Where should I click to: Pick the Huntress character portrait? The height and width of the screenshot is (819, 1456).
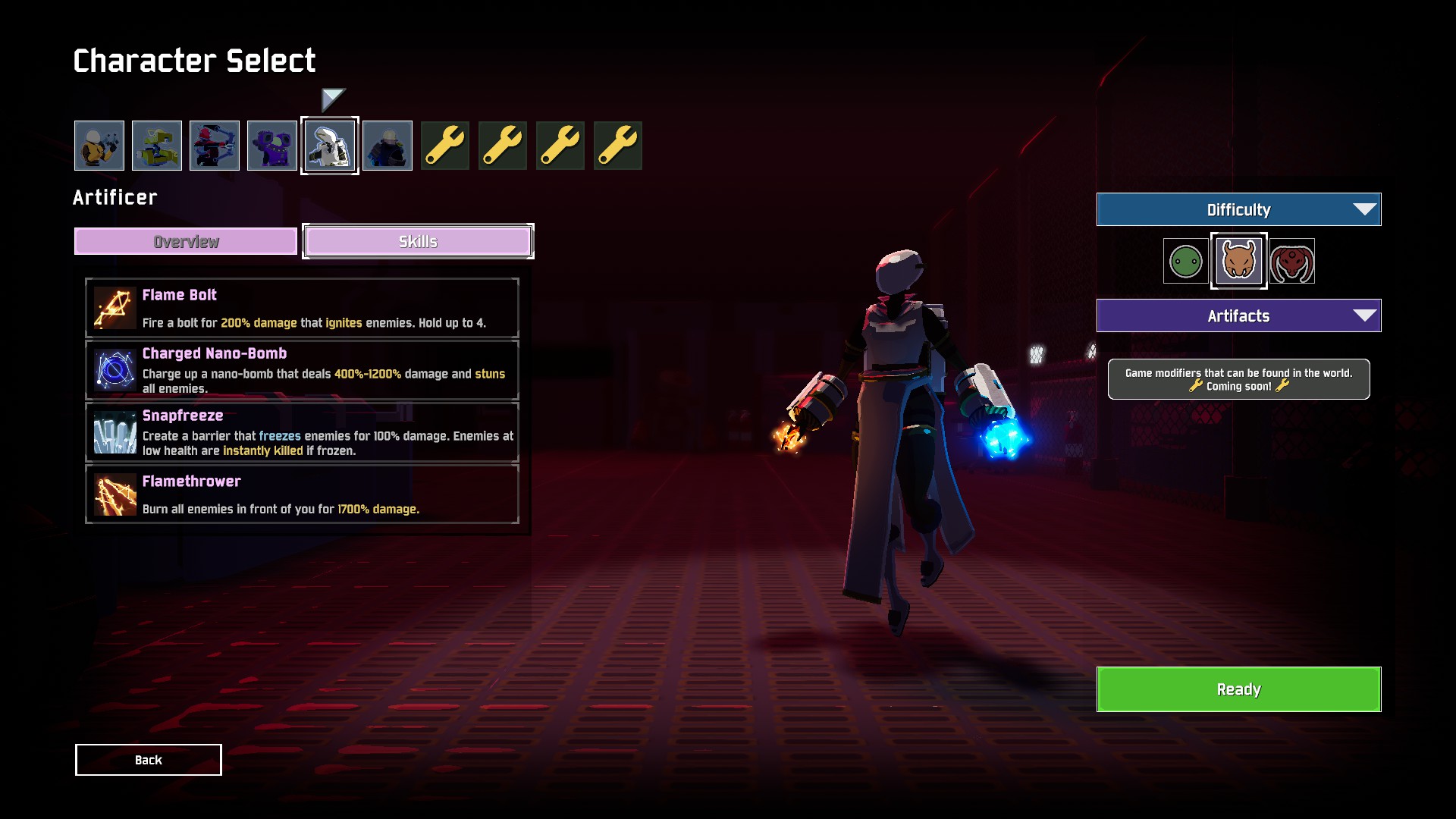[x=215, y=146]
